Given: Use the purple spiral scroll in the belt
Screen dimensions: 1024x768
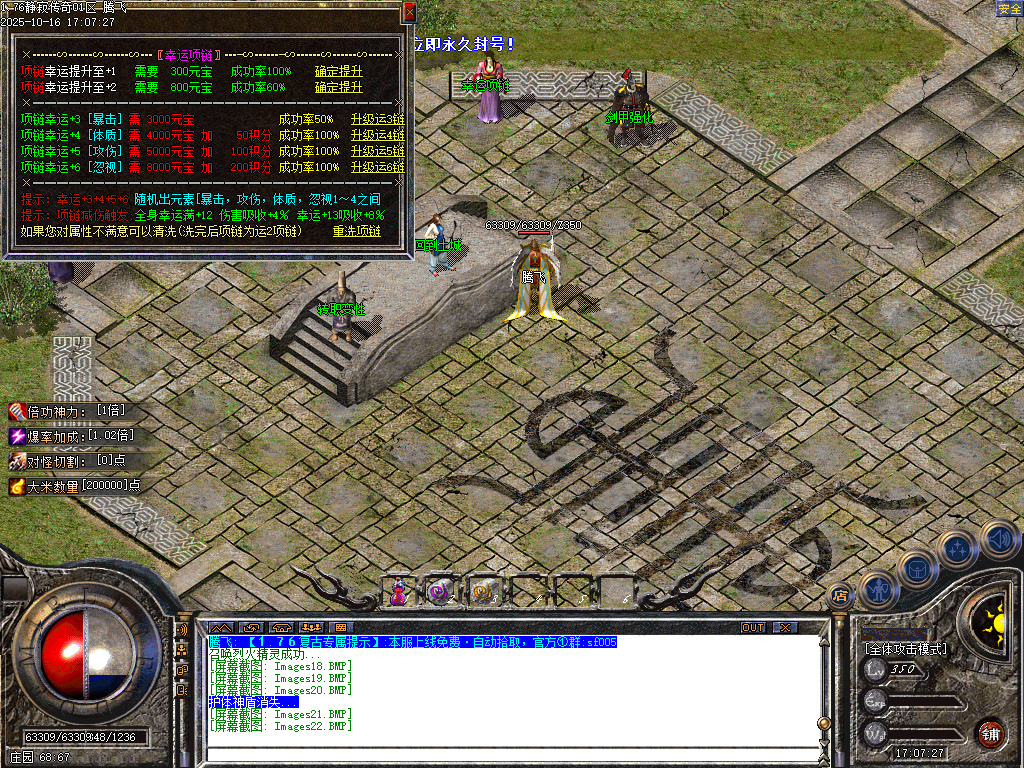Looking at the screenshot, I should tap(441, 592).
